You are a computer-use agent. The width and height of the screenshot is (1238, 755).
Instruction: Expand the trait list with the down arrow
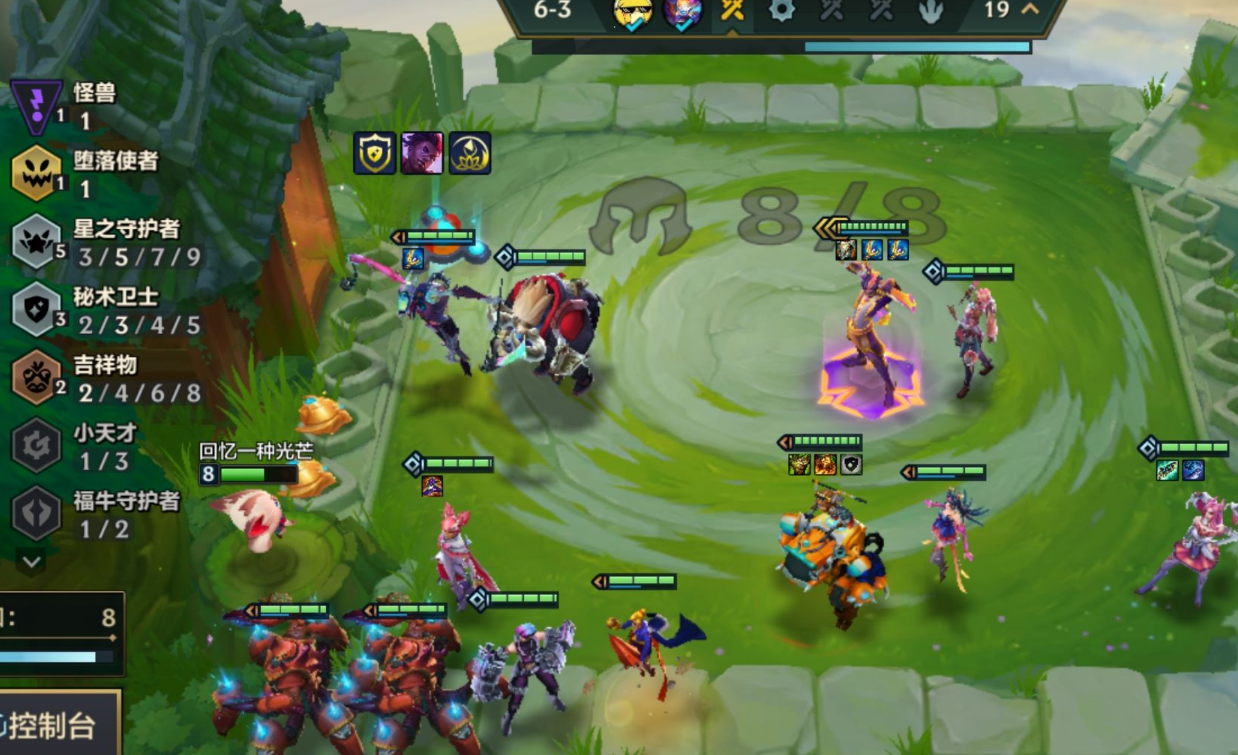point(31,562)
